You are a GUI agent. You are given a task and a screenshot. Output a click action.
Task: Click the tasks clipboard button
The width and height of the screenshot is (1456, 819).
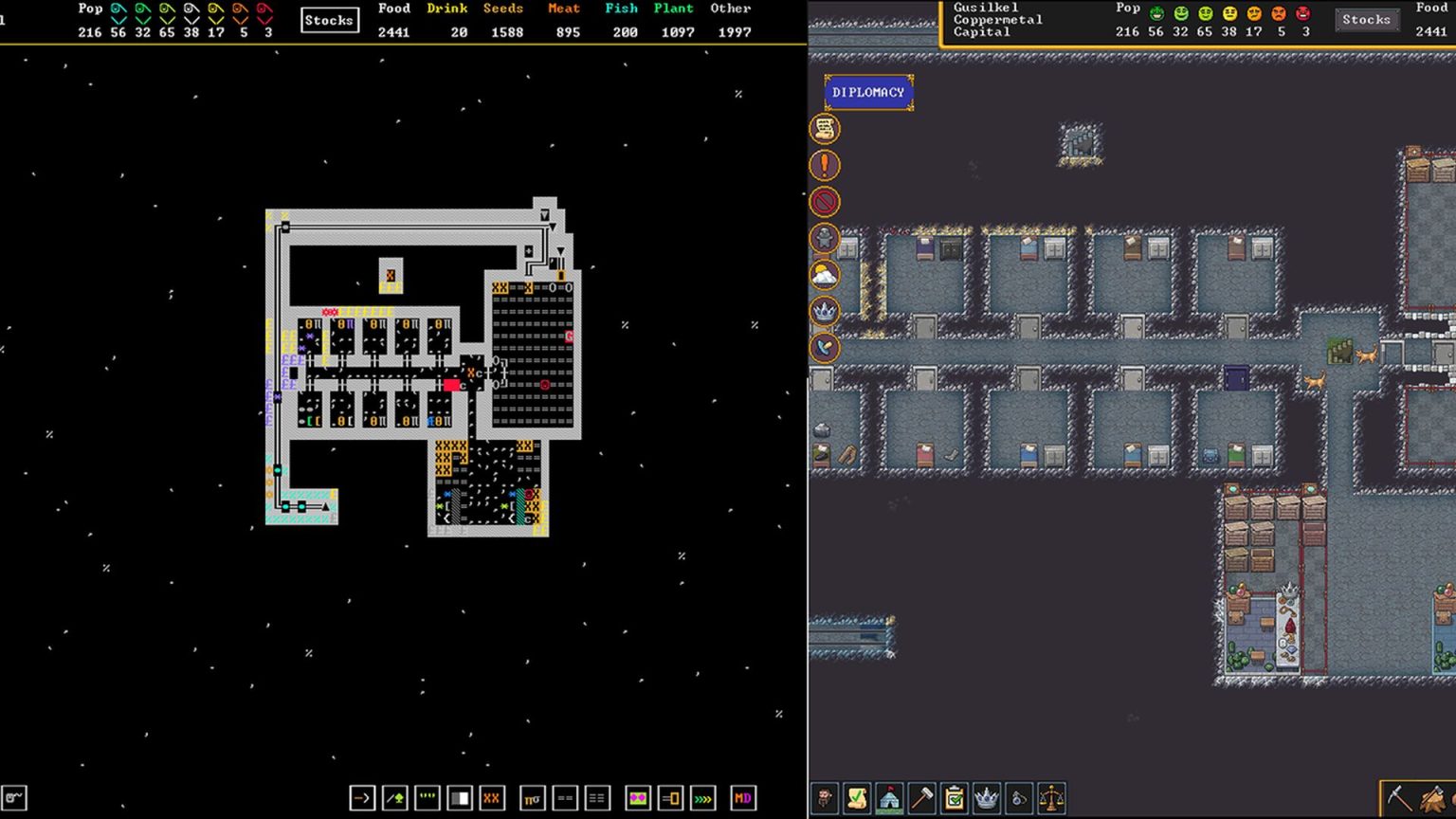[x=956, y=799]
